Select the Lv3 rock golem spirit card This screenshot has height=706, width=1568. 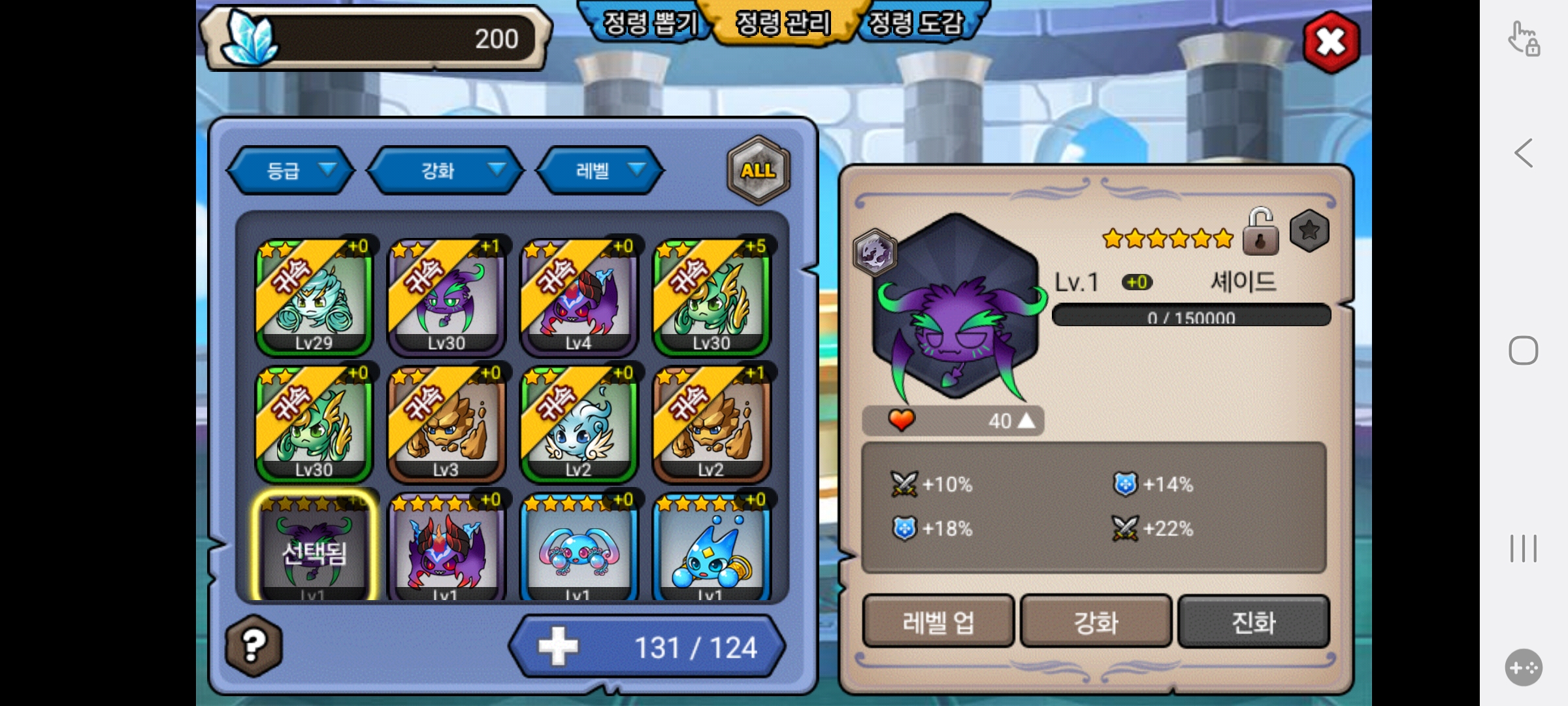(x=447, y=424)
